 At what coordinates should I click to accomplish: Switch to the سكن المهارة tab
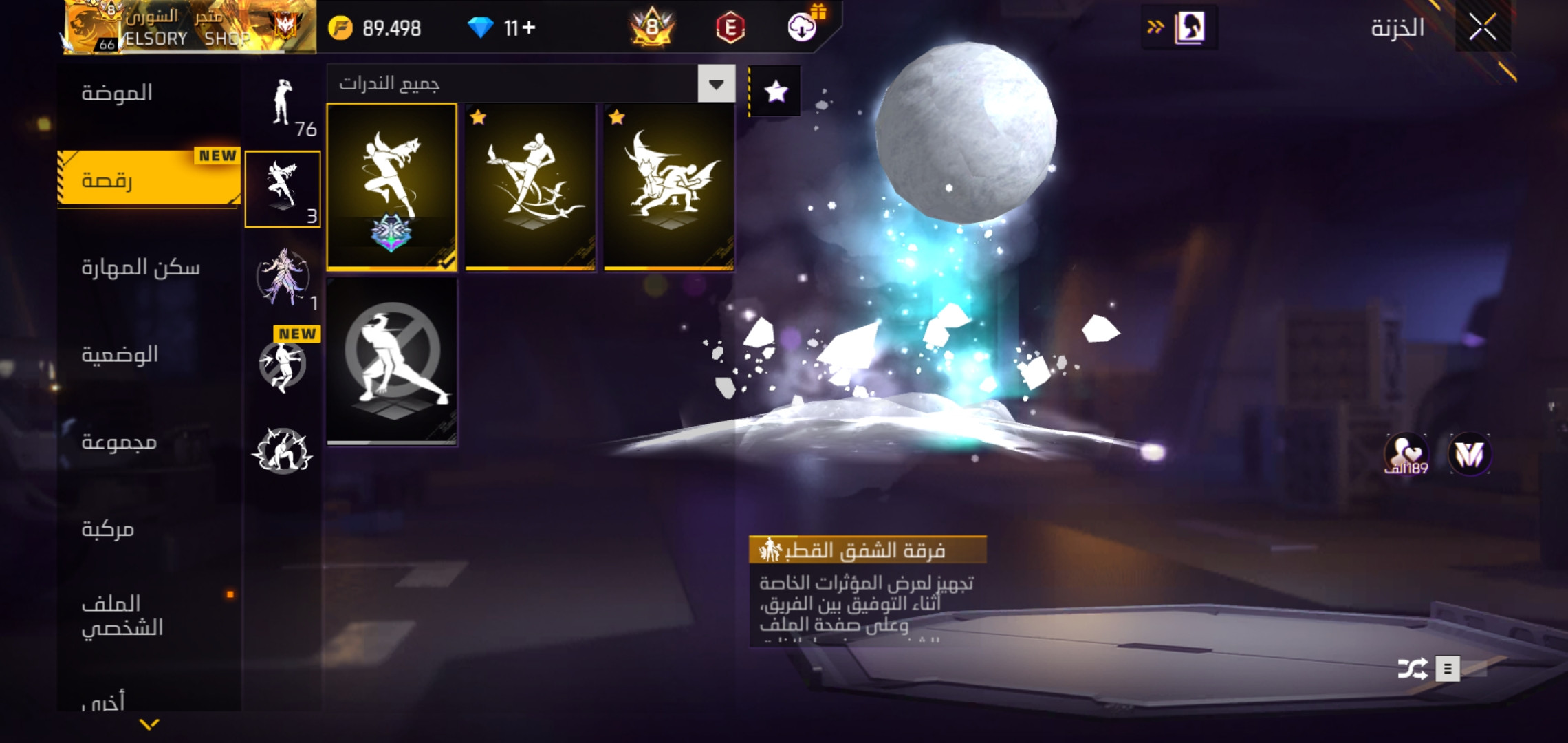click(x=141, y=267)
